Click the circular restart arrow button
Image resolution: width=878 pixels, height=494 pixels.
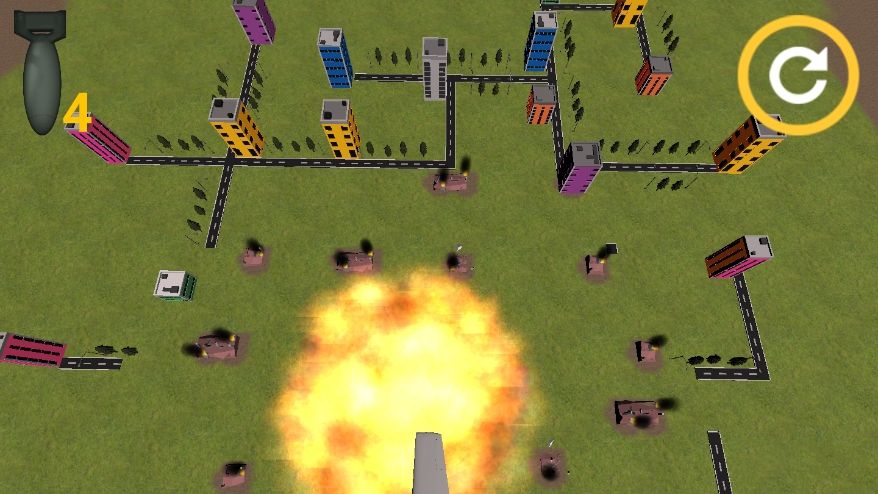[798, 75]
